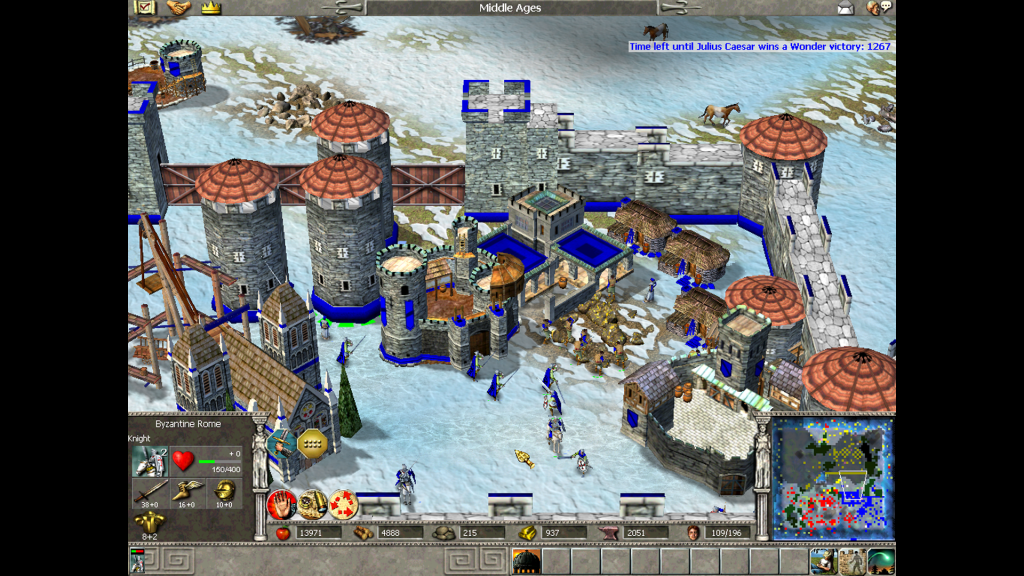Viewport: 1024px width, 576px height.
Task: Select the explore compass-and-scroll command
Action: click(312, 504)
